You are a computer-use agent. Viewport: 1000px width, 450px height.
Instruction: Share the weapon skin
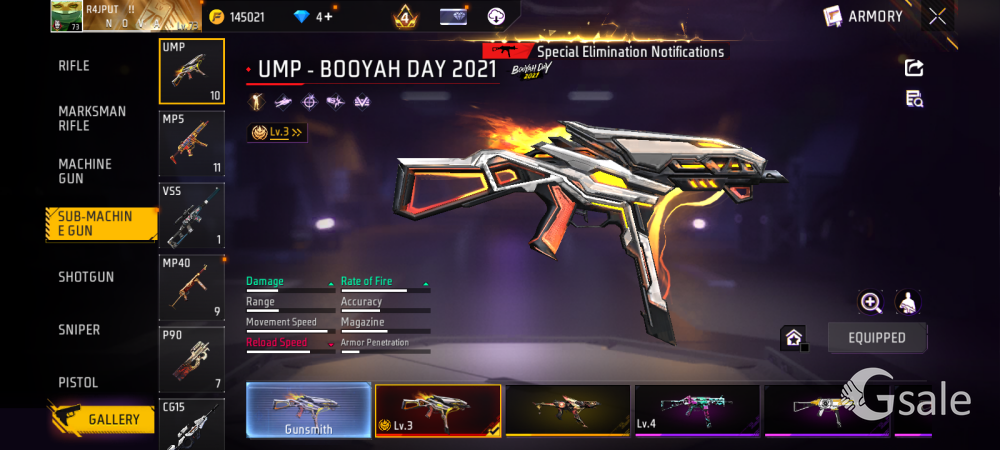(x=914, y=68)
